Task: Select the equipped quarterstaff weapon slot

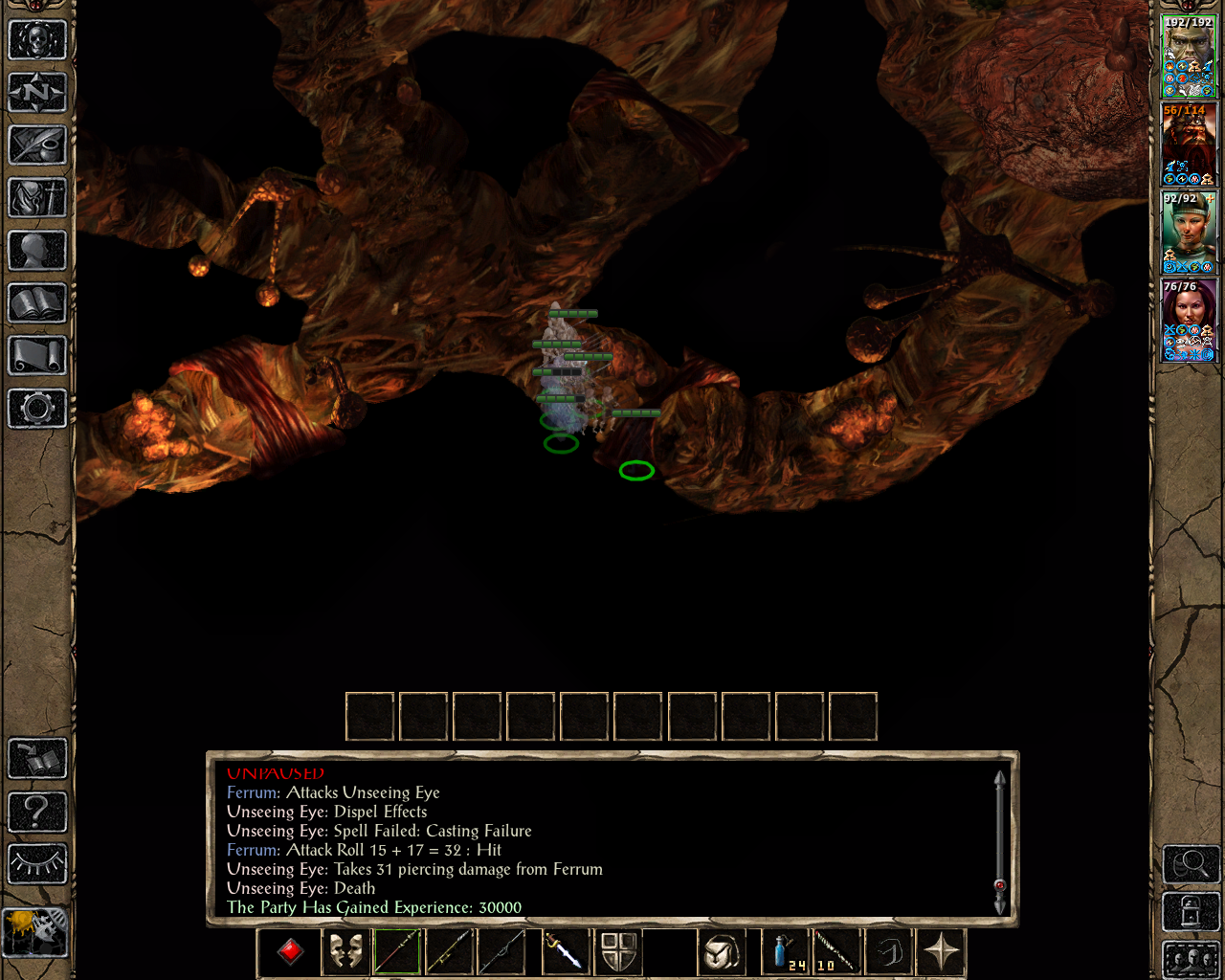Action: click(x=395, y=952)
